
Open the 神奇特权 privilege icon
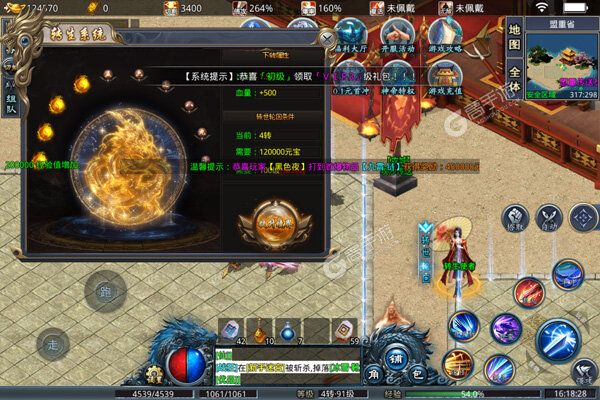397,80
